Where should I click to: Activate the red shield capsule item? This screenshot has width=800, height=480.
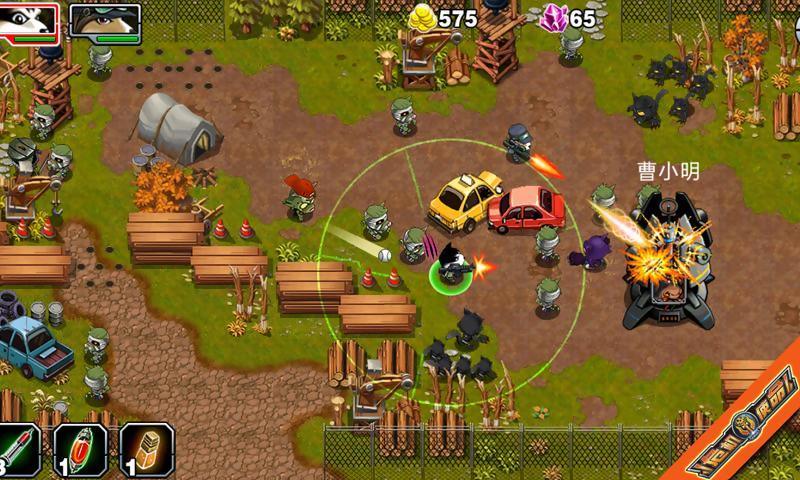click(81, 449)
